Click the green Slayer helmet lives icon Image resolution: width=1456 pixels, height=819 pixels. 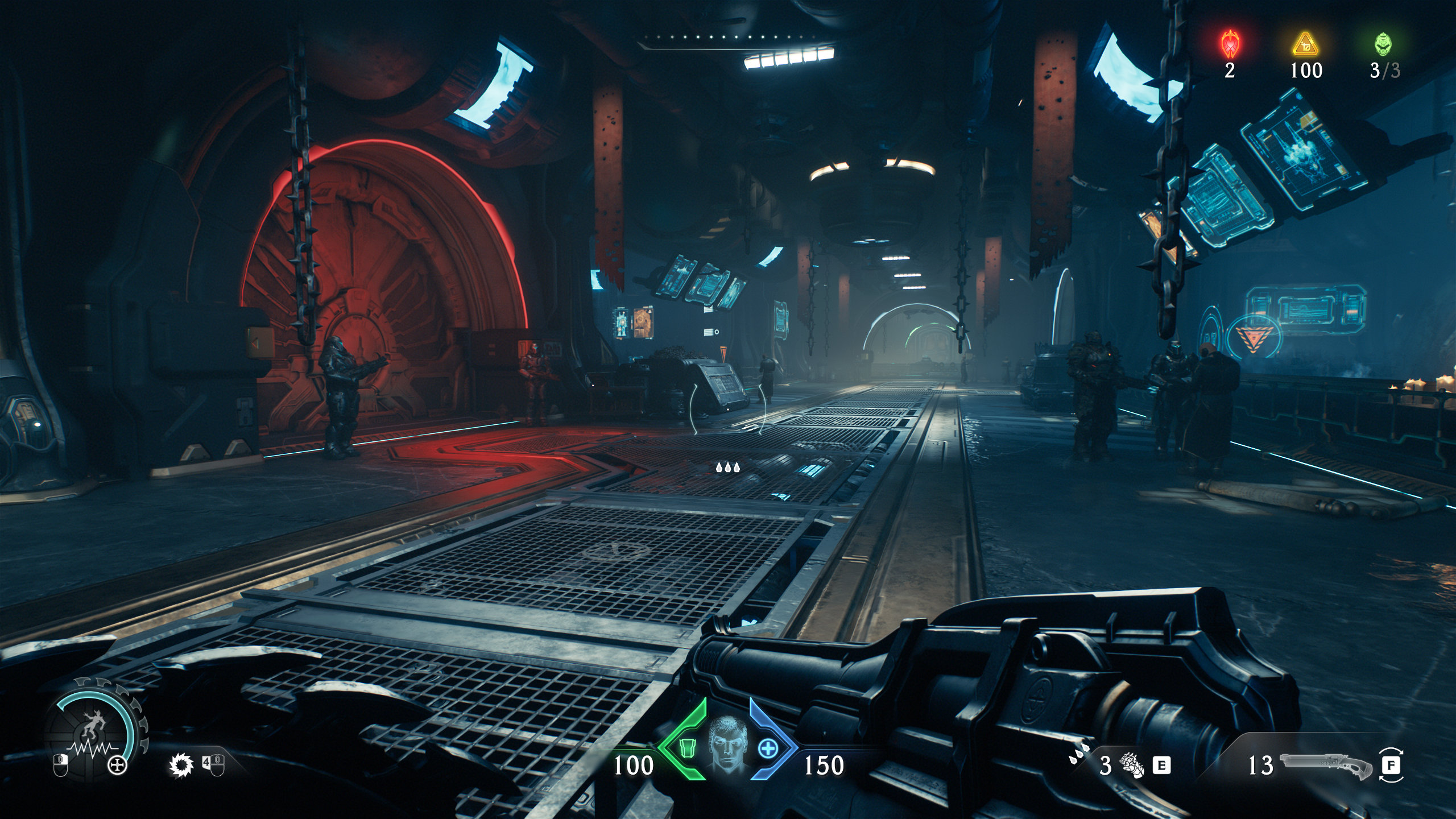coord(1384,44)
